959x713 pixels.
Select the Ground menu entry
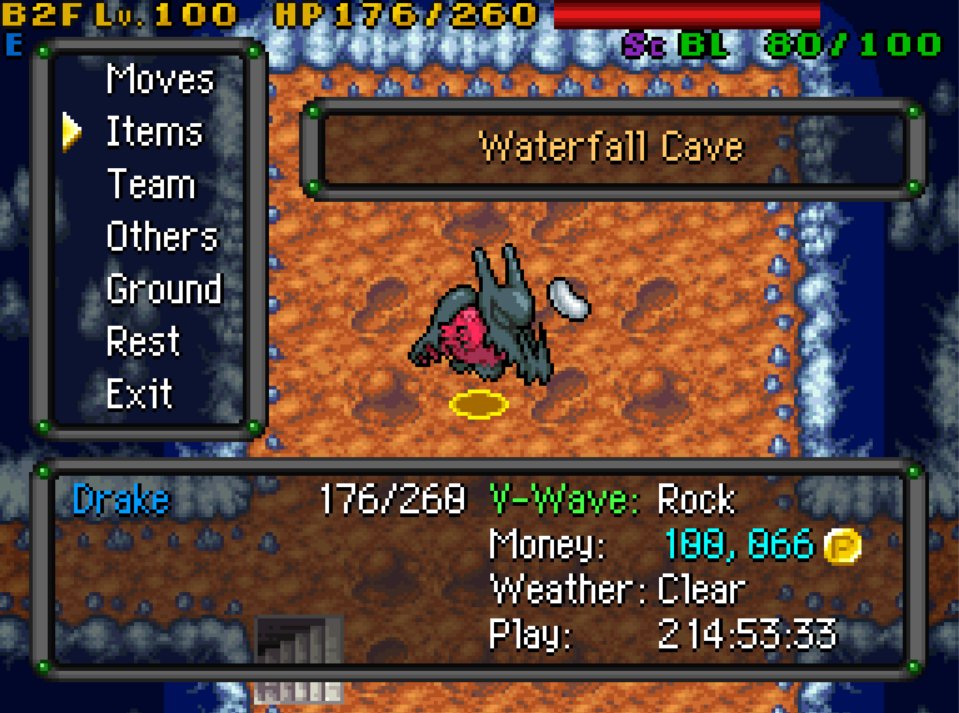click(x=163, y=289)
